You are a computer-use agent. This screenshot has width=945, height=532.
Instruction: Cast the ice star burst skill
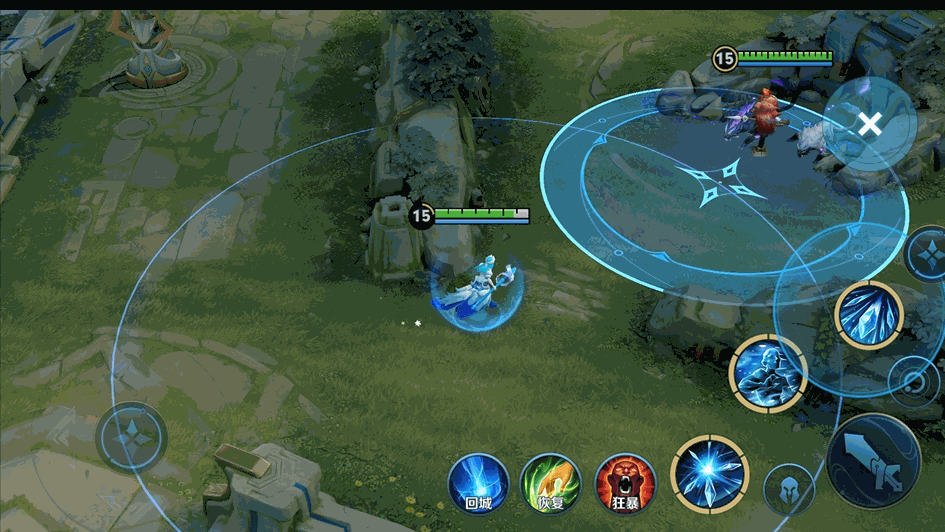tap(710, 474)
